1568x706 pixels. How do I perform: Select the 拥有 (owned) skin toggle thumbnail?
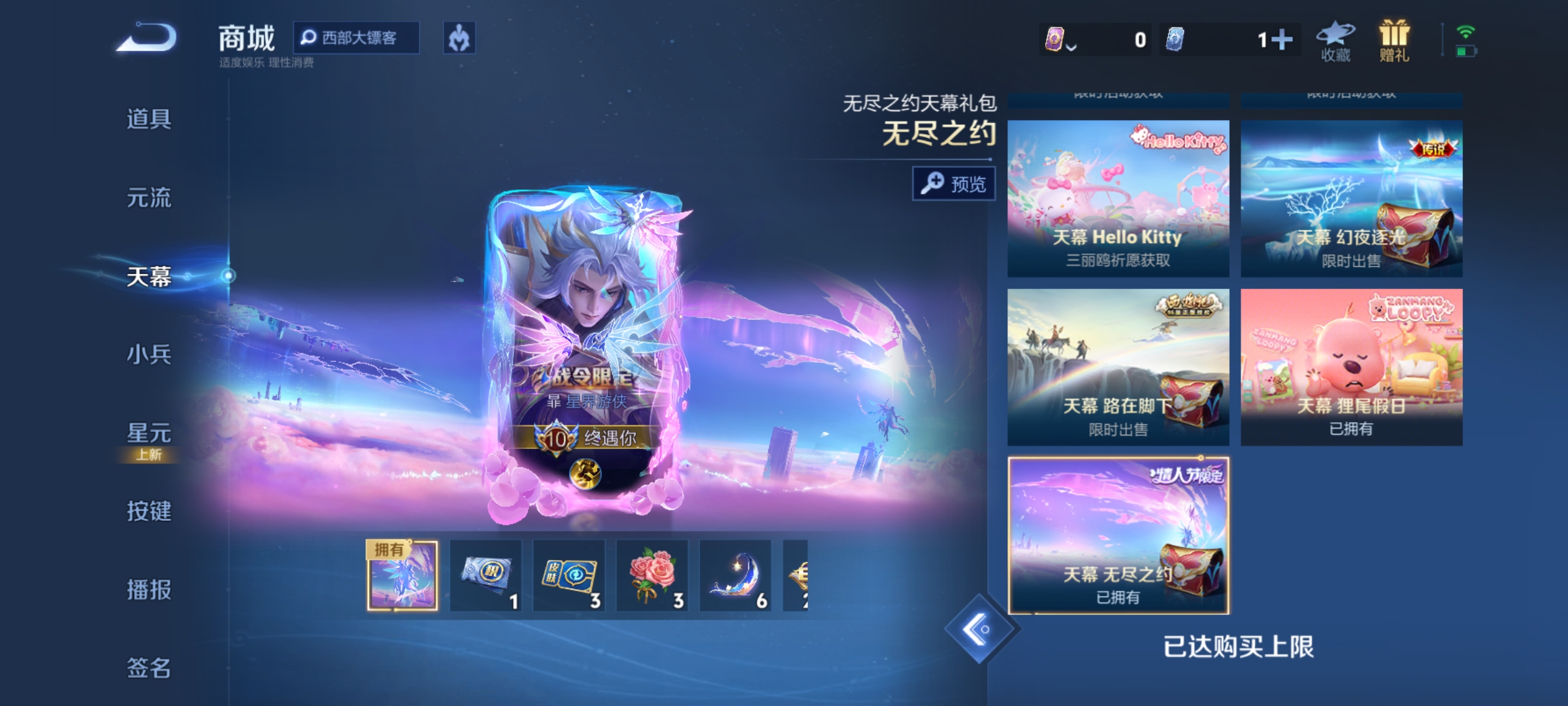click(404, 574)
